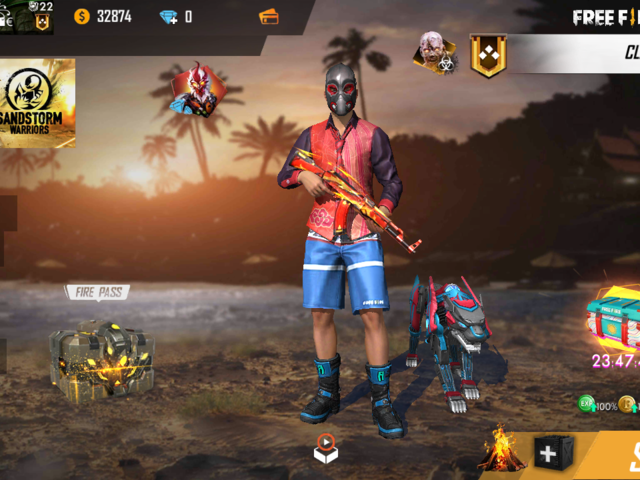Image resolution: width=640 pixels, height=480 pixels.
Task: Add diamonds with the blue gem icon
Action: tap(168, 17)
